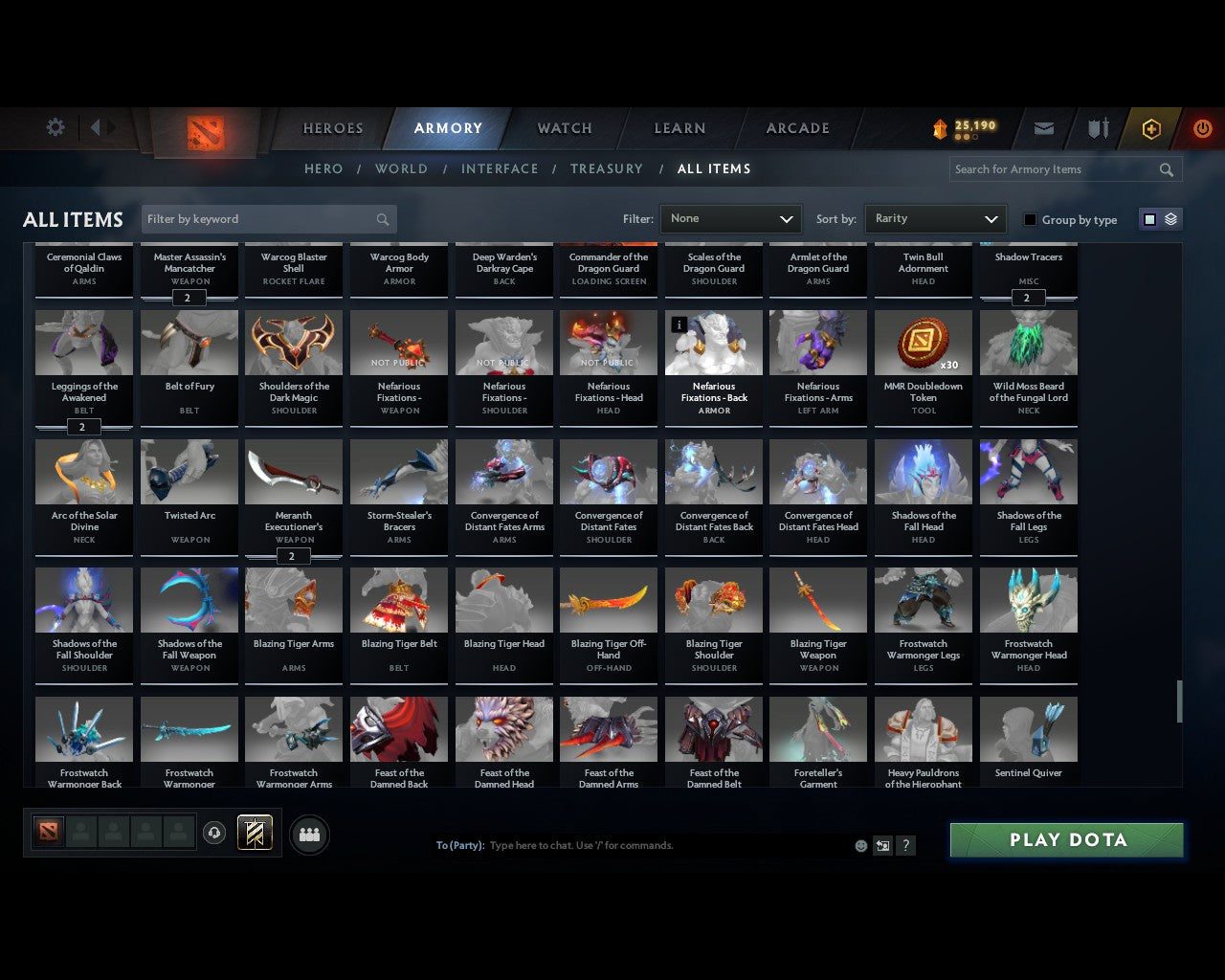Screen dimensions: 1225x980
Task: Open the gold plus battle pass icon
Action: point(1150,128)
